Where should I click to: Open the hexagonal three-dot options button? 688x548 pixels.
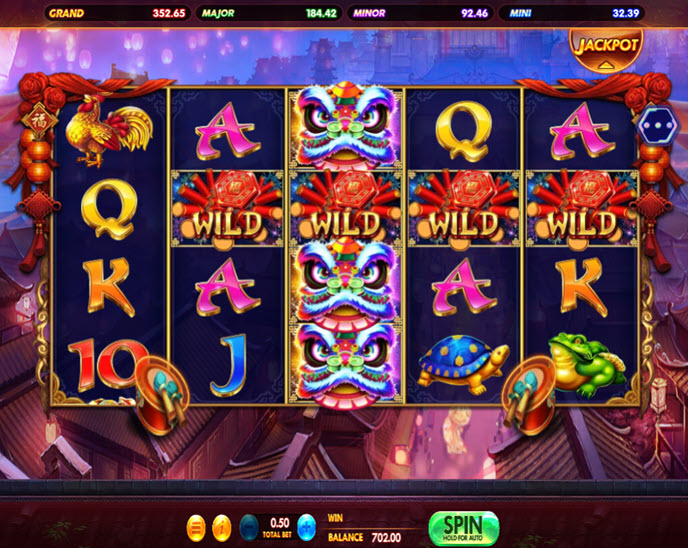point(658,124)
